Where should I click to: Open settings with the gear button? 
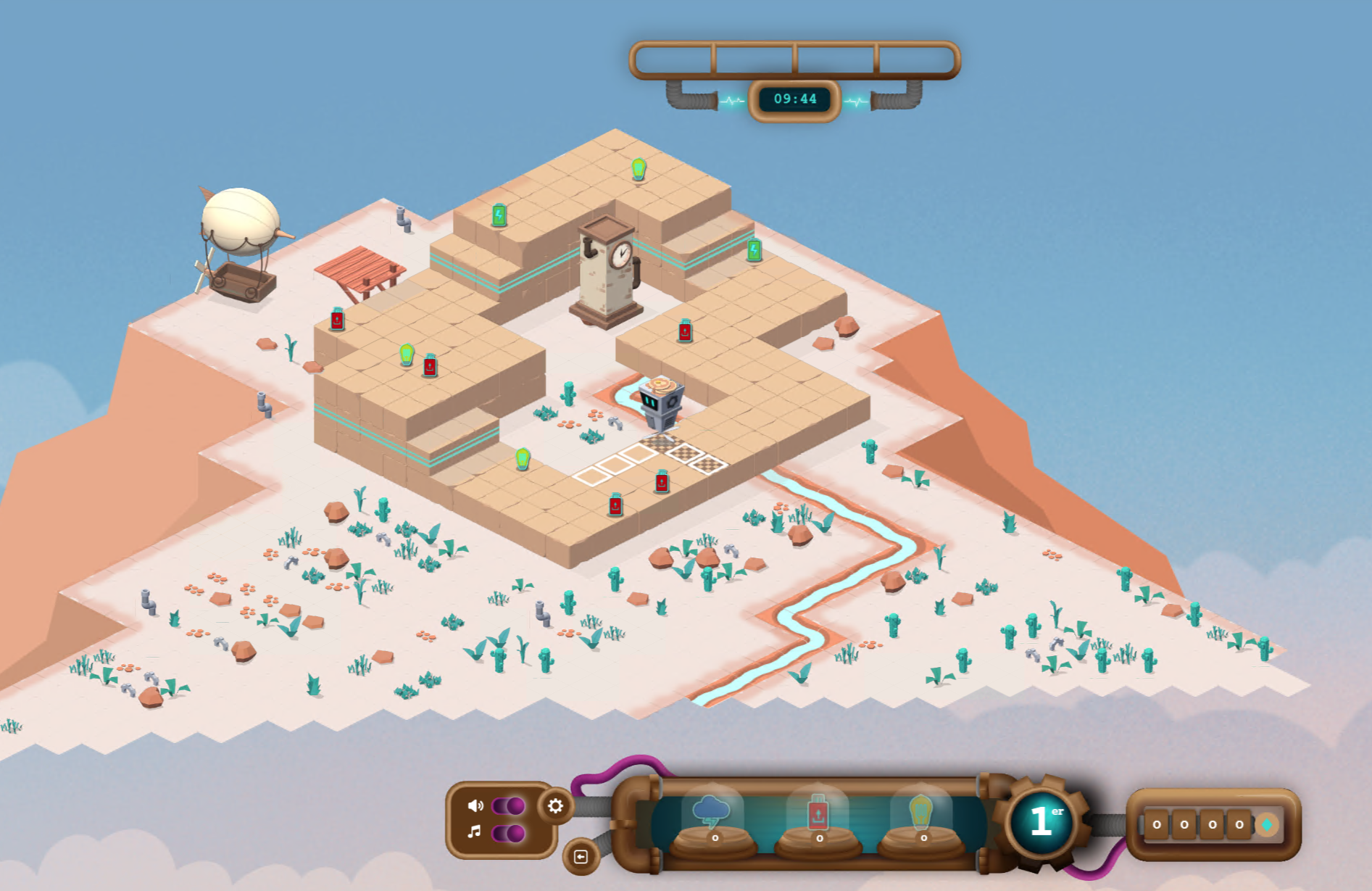click(x=555, y=806)
